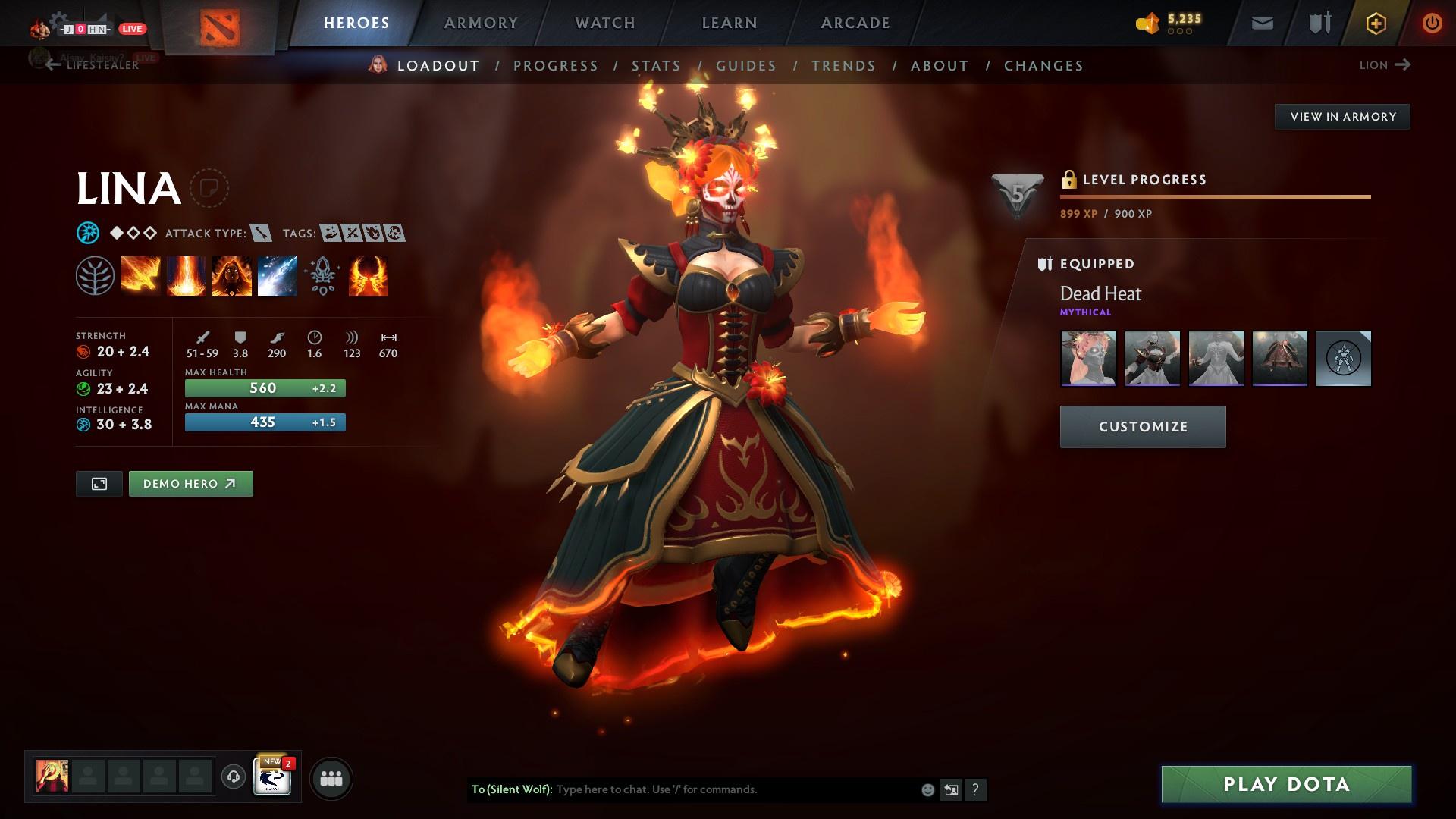Toggle the friends list group icon
Screen dimensions: 1456x819
331,777
